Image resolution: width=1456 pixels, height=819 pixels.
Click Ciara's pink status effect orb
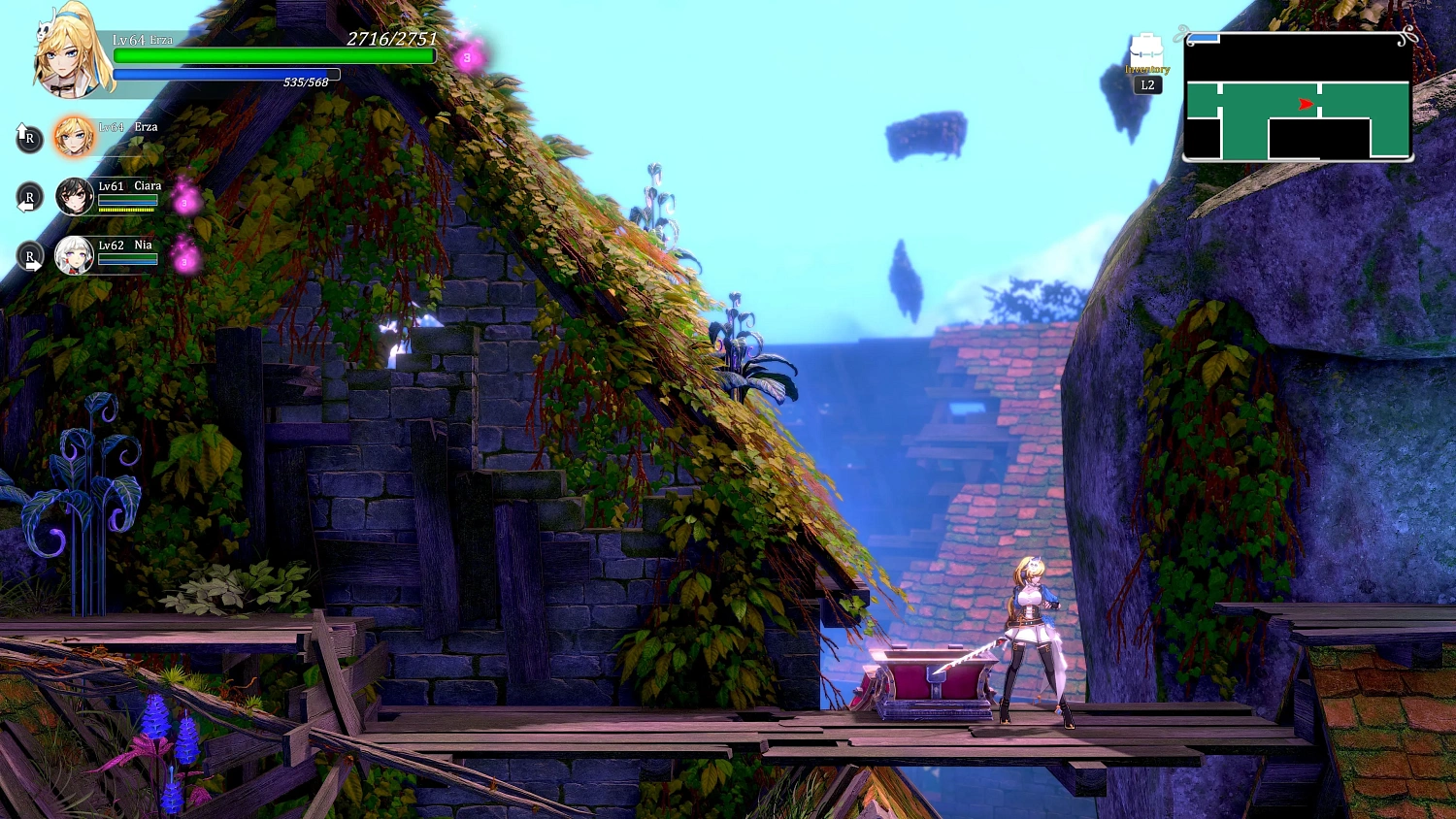tap(183, 203)
